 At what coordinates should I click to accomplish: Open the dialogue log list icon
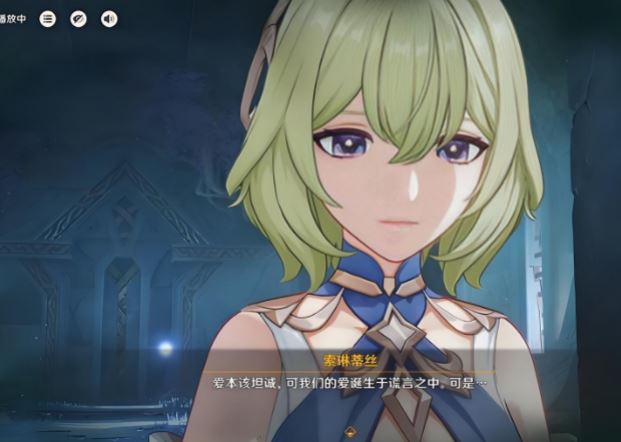coord(47,18)
